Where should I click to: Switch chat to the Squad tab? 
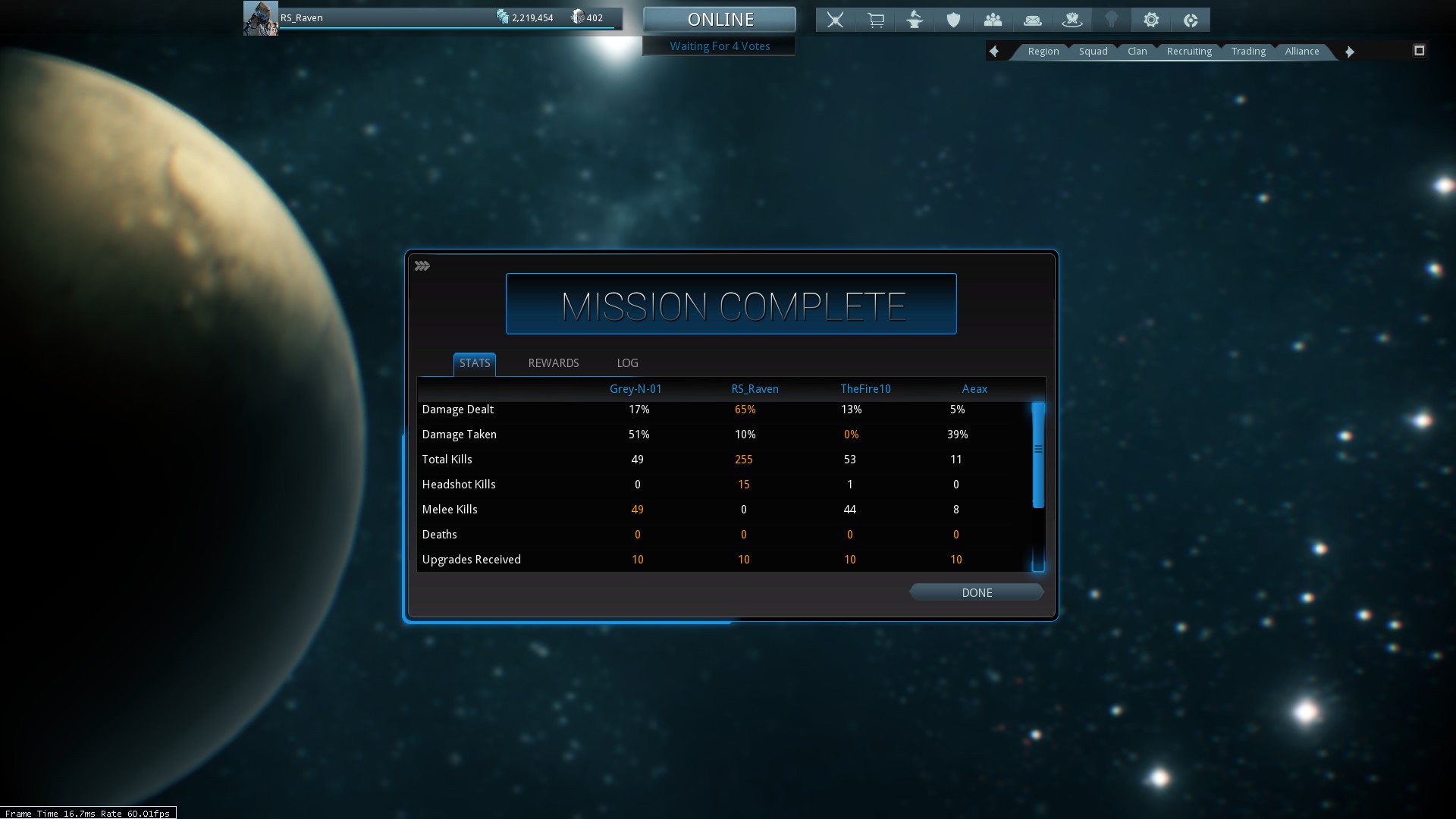click(1093, 52)
